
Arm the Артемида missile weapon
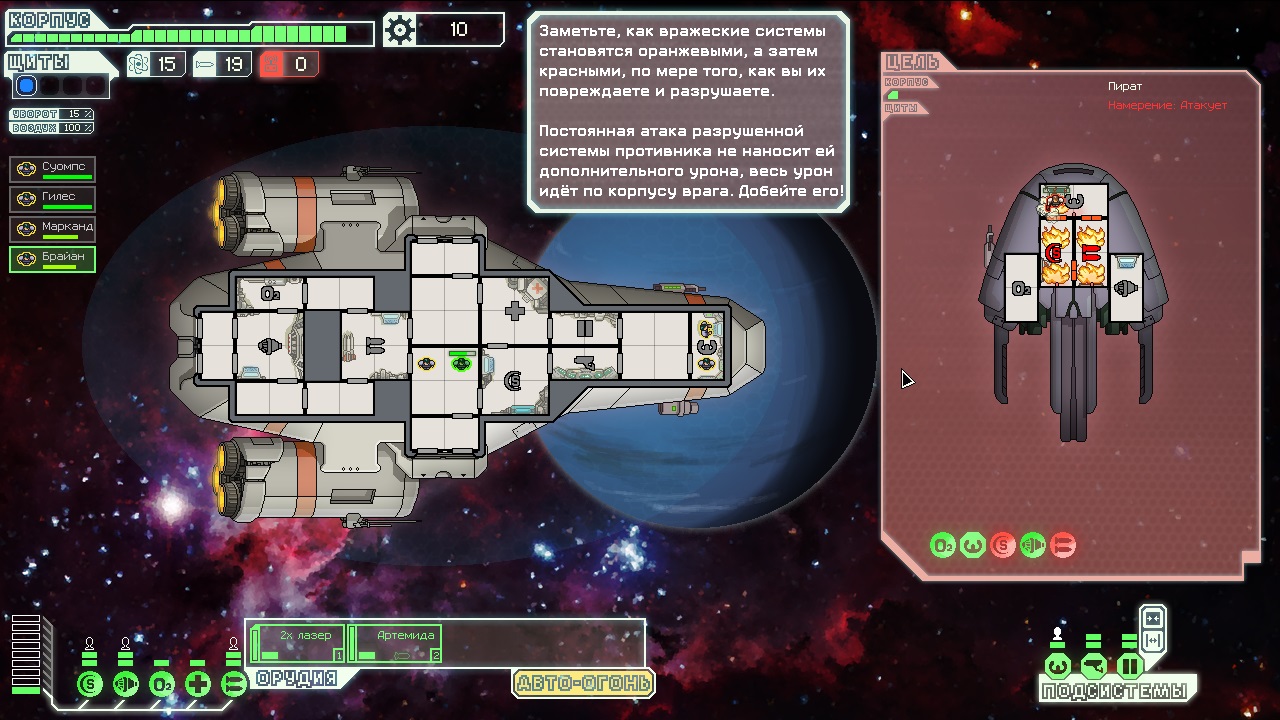click(x=396, y=643)
